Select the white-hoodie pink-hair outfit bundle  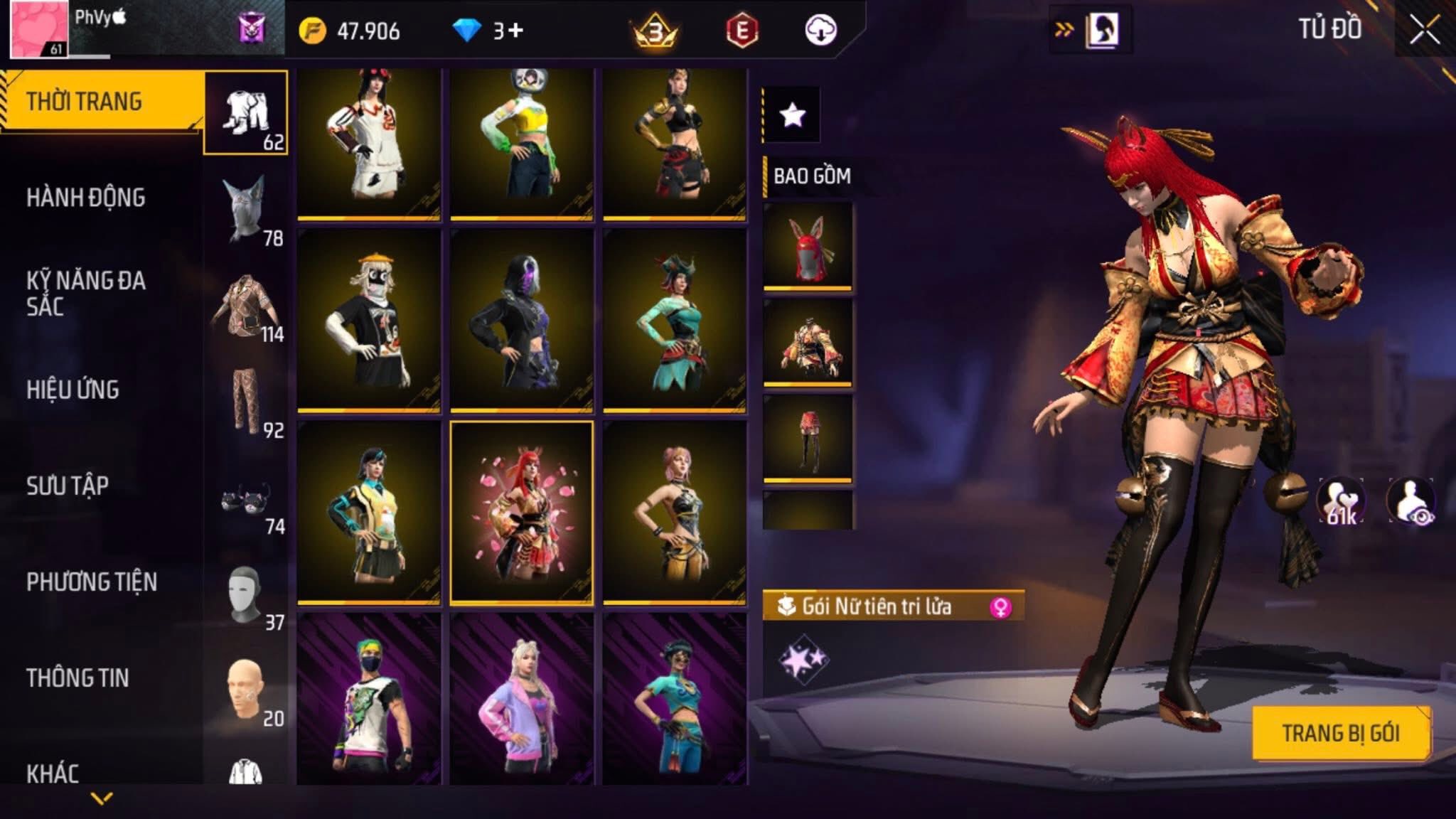[x=369, y=143]
